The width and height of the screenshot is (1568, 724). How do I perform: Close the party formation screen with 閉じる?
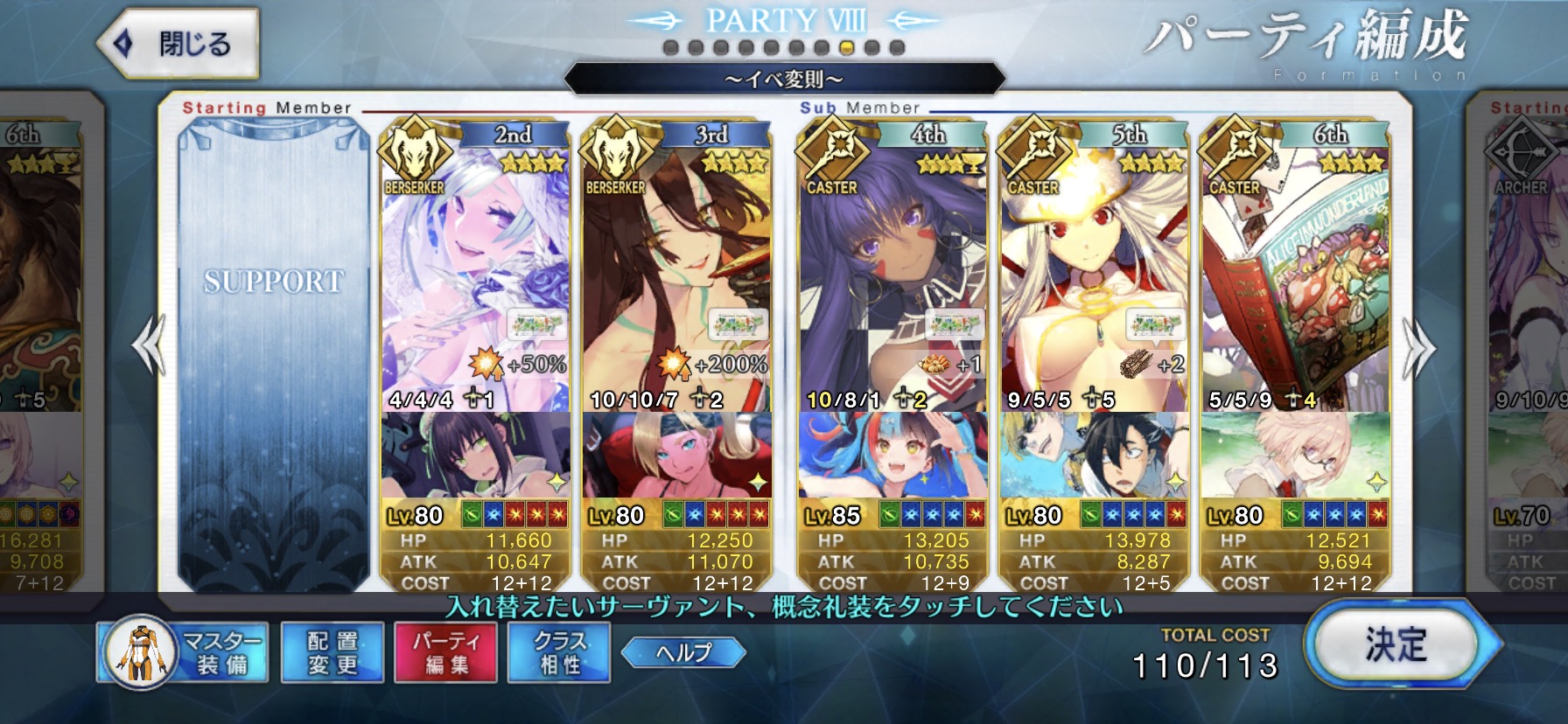pos(179,44)
